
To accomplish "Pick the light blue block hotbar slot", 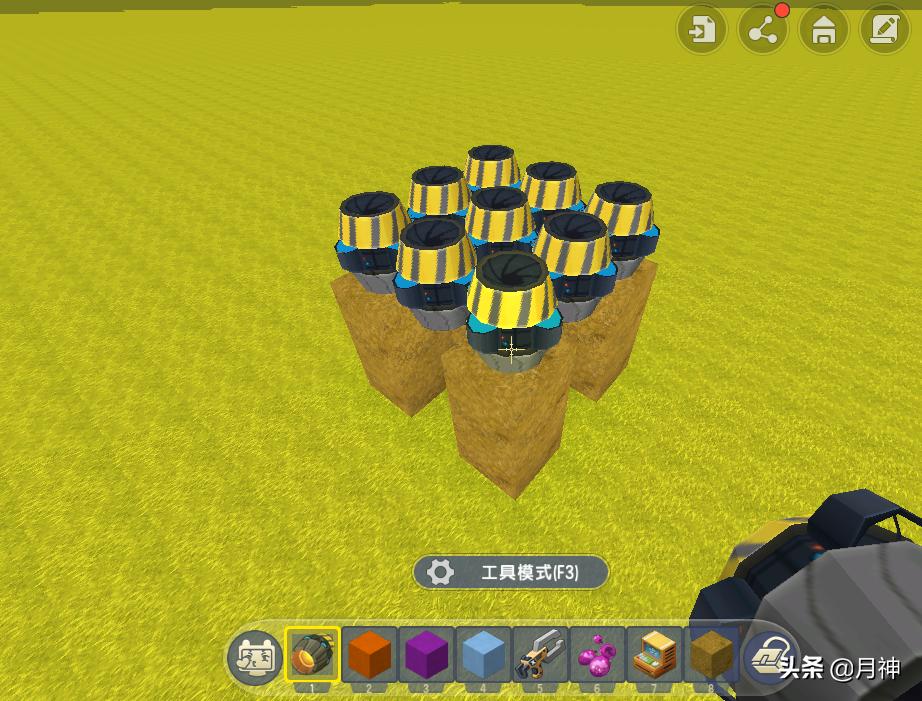I will tap(483, 655).
